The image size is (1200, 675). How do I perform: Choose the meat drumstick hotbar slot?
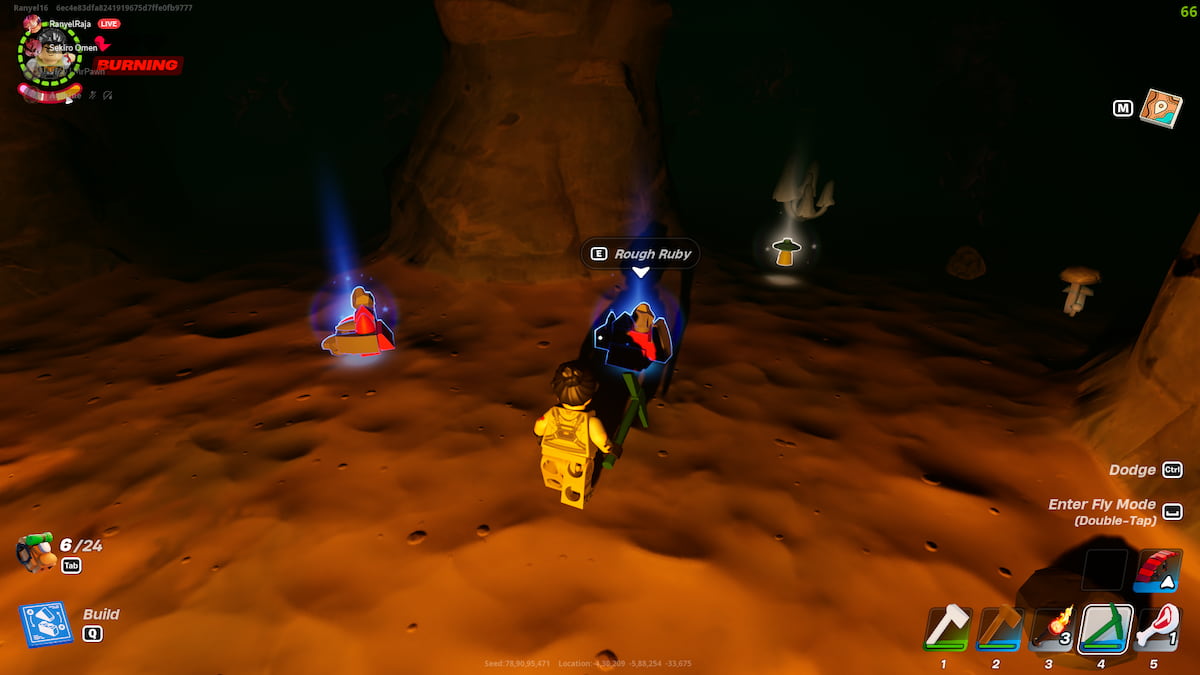click(x=1157, y=628)
